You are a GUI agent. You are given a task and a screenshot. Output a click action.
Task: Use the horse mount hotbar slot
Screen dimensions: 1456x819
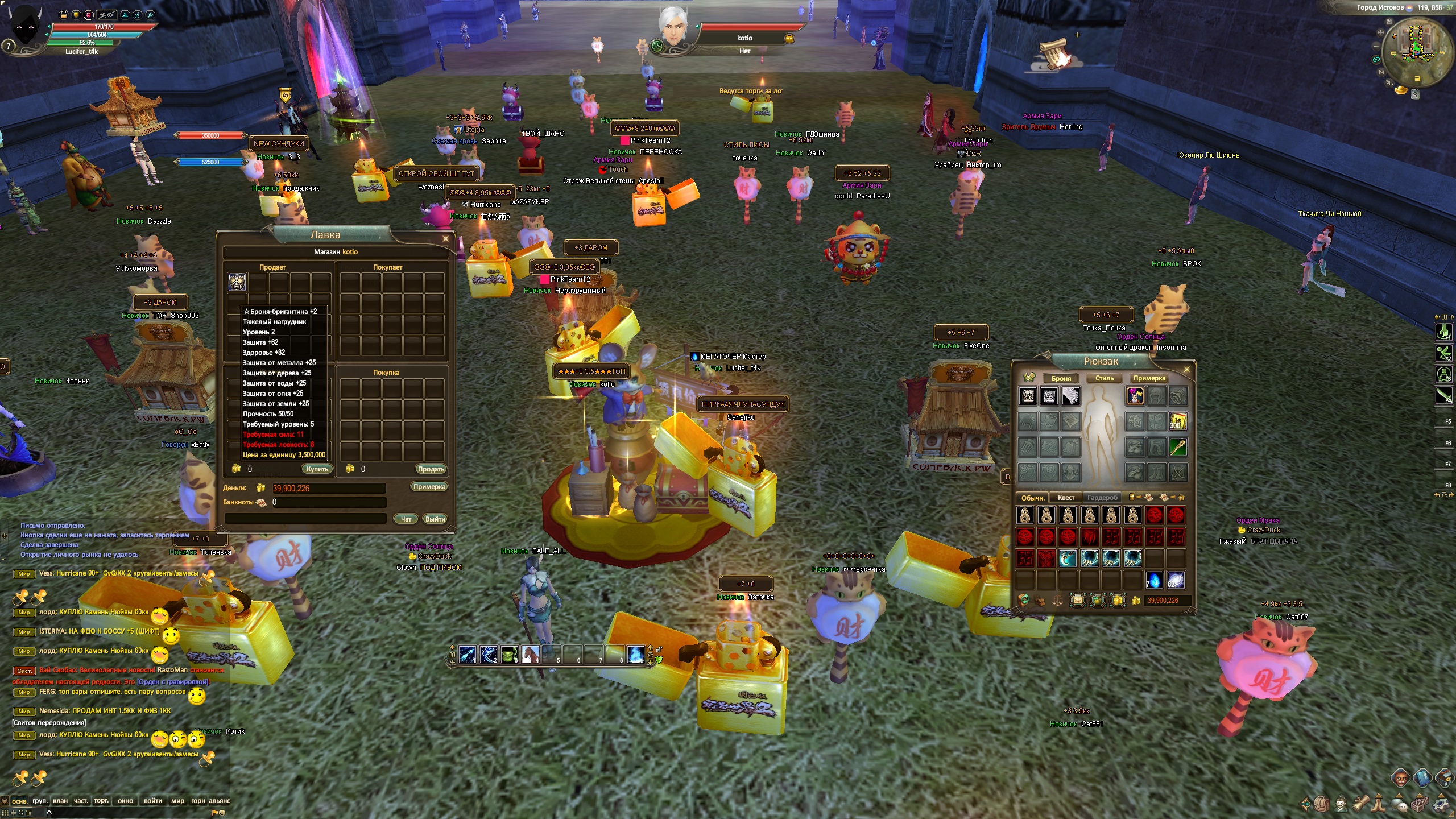pyautogui.click(x=530, y=655)
